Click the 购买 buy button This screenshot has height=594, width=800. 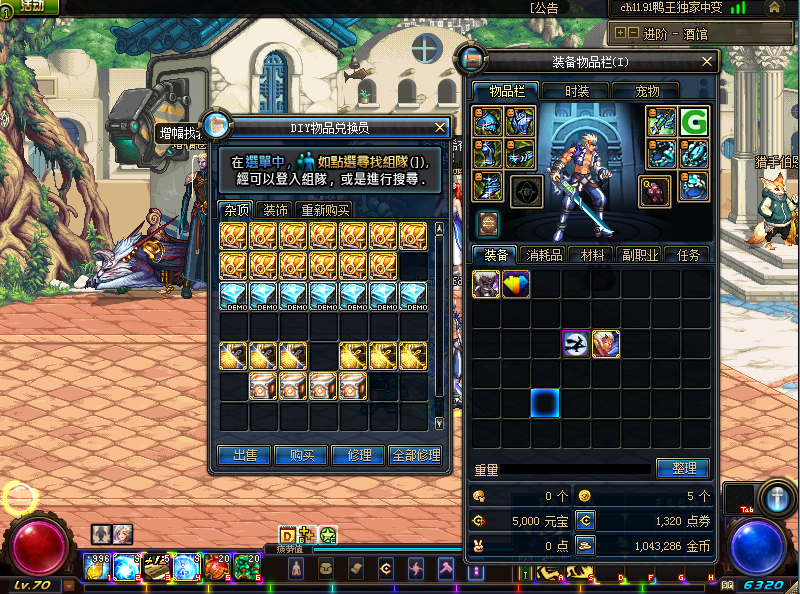pyautogui.click(x=300, y=455)
